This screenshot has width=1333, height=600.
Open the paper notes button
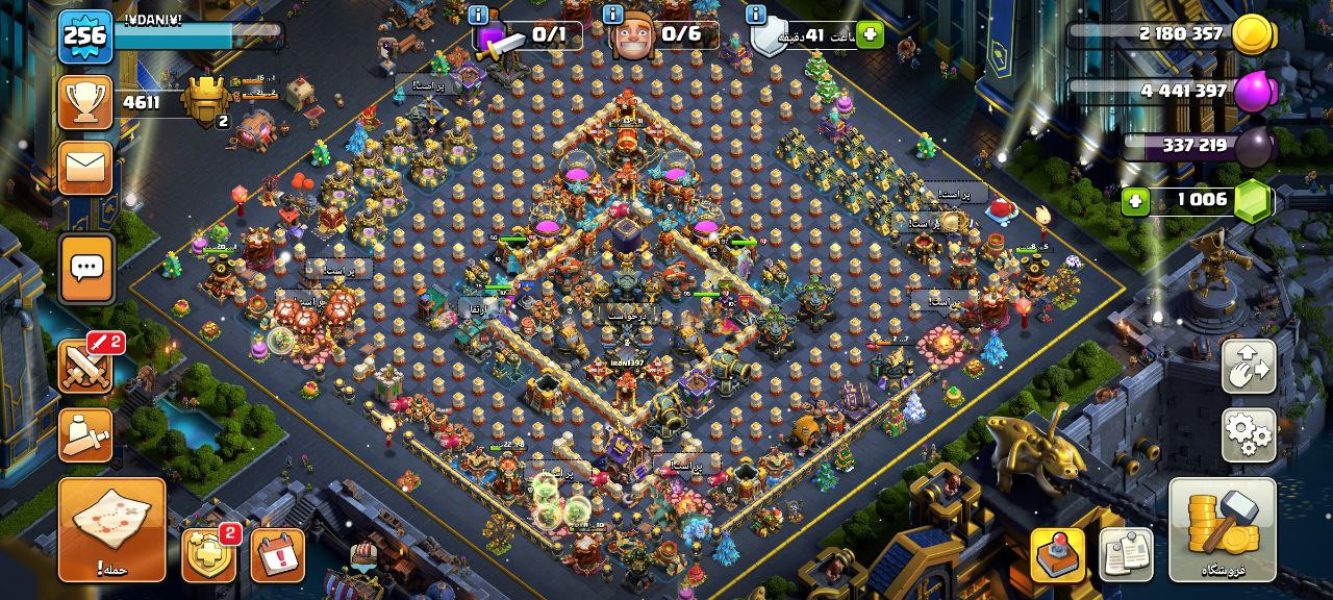tap(1126, 555)
